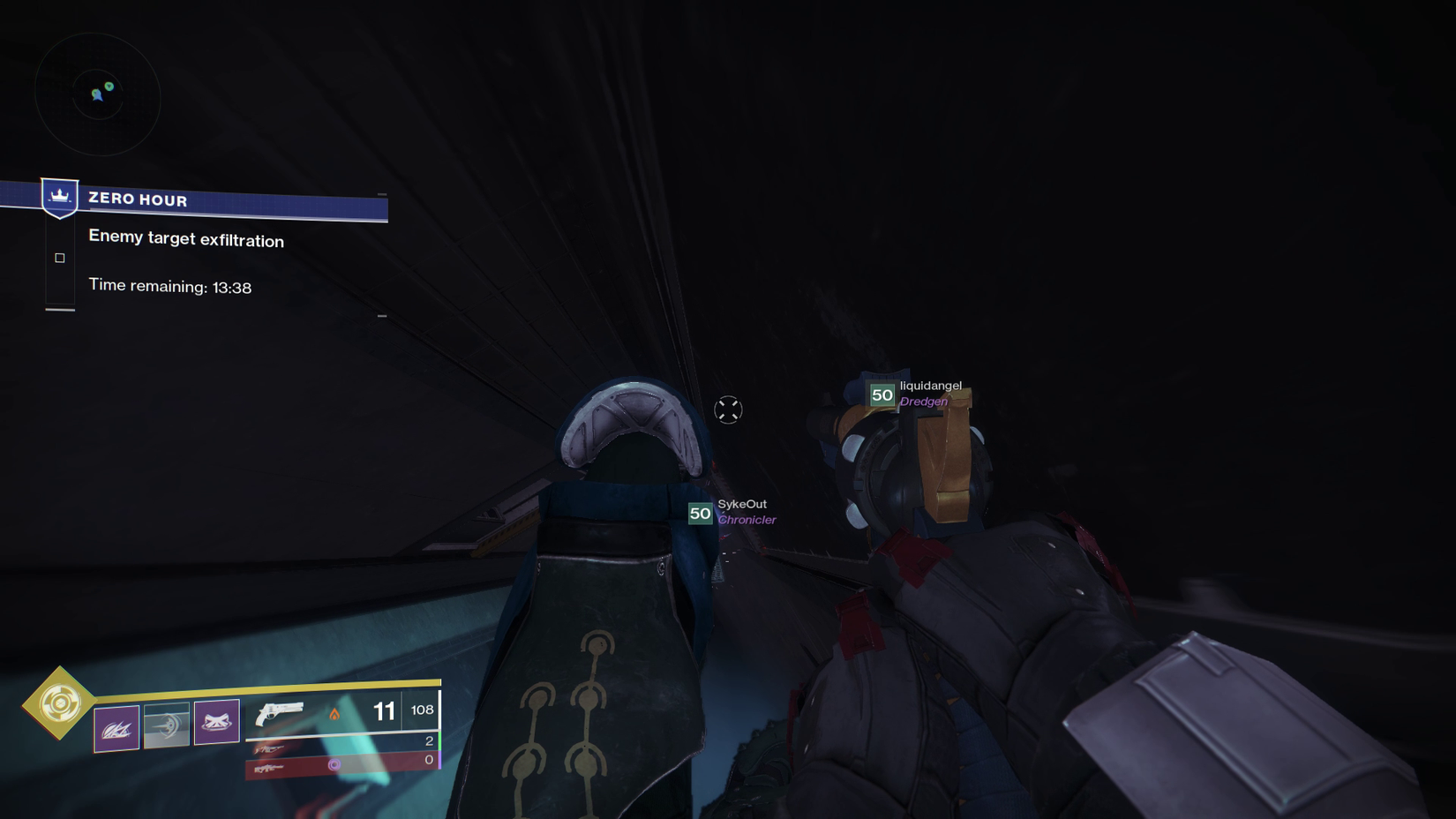The image size is (1456, 819).
Task: Click liquidangel's level 50 badge
Action: tap(882, 395)
